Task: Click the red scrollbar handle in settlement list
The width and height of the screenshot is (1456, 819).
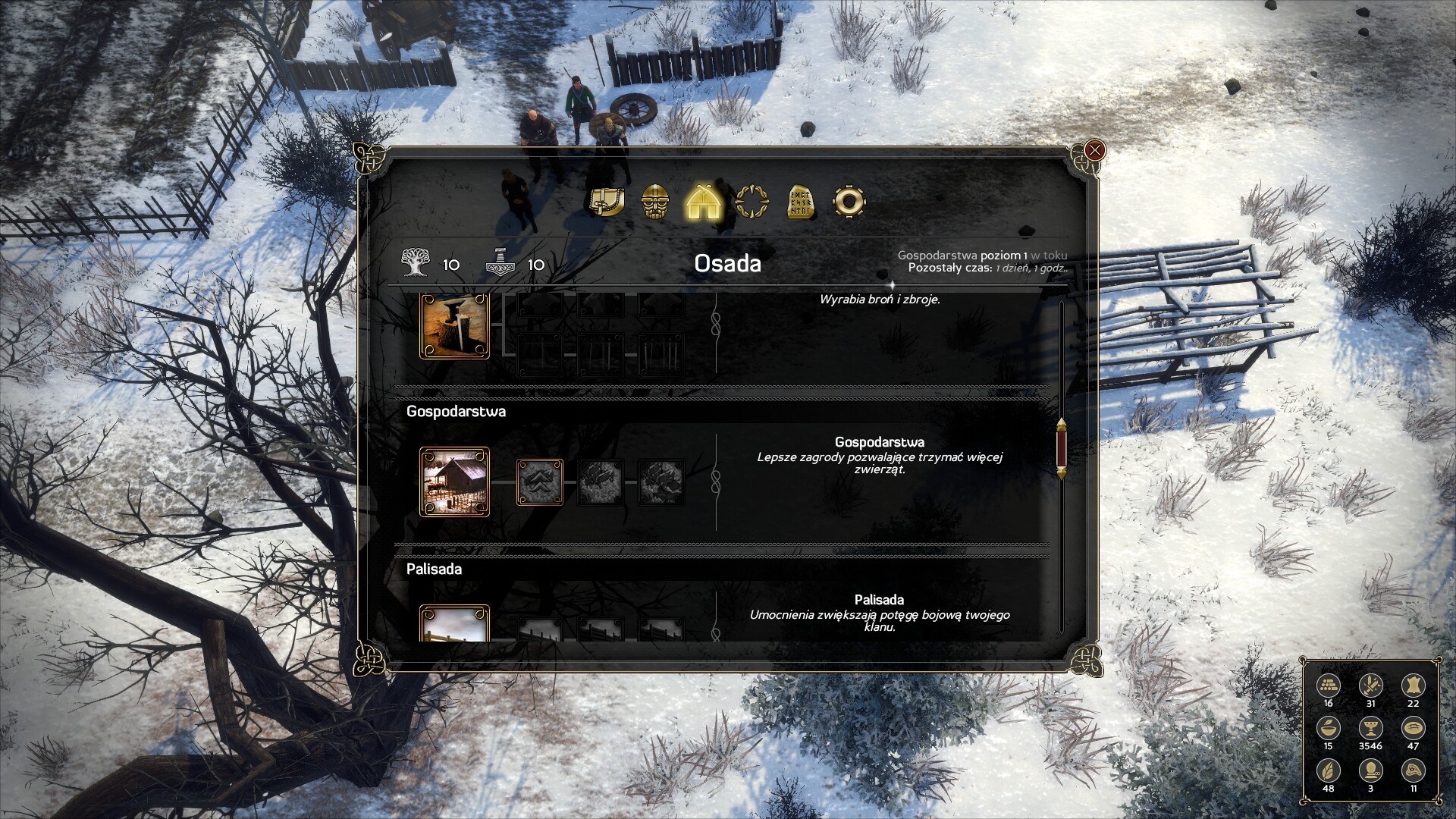Action: (x=1061, y=448)
